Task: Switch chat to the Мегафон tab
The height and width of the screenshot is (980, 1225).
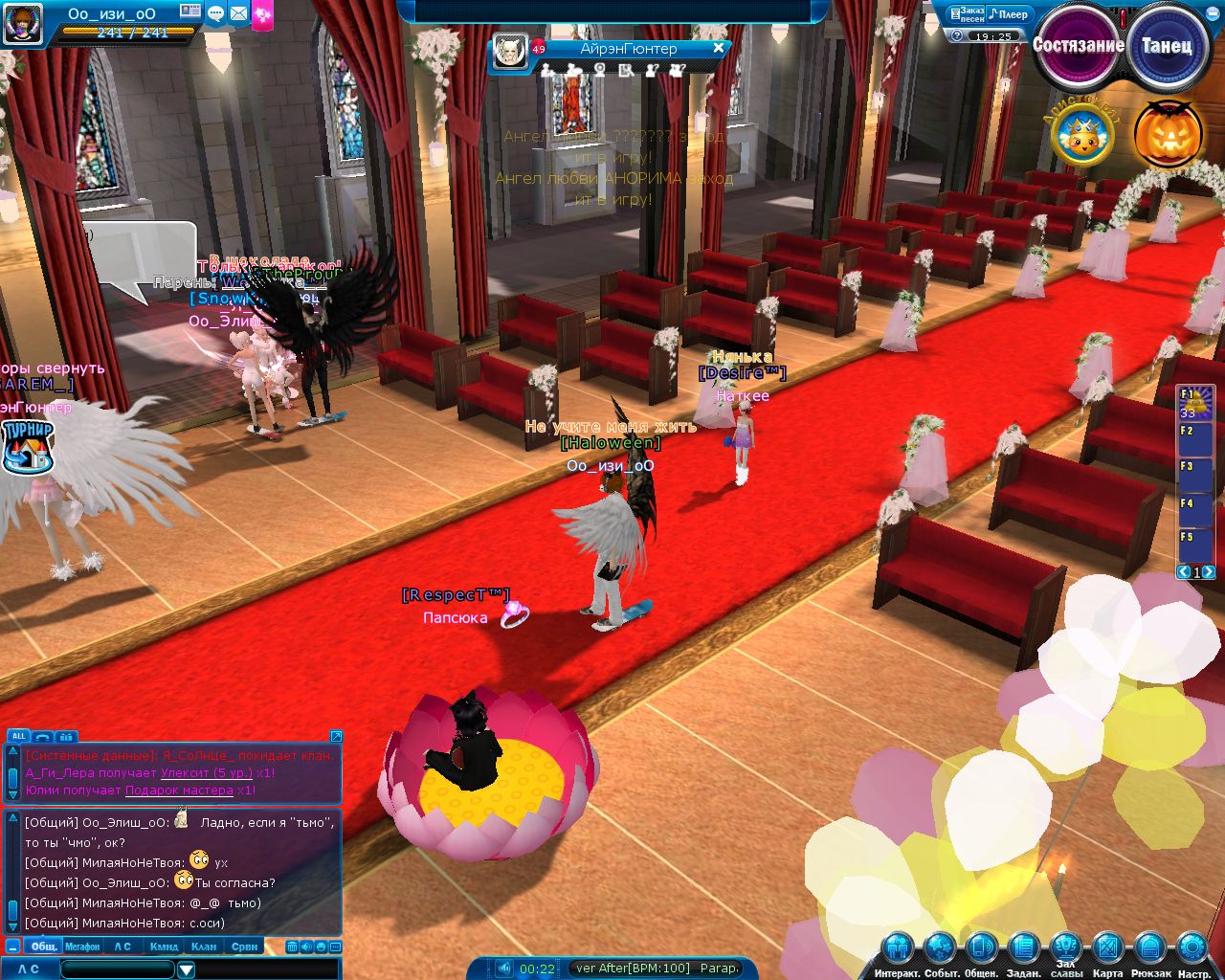Action: (x=82, y=947)
